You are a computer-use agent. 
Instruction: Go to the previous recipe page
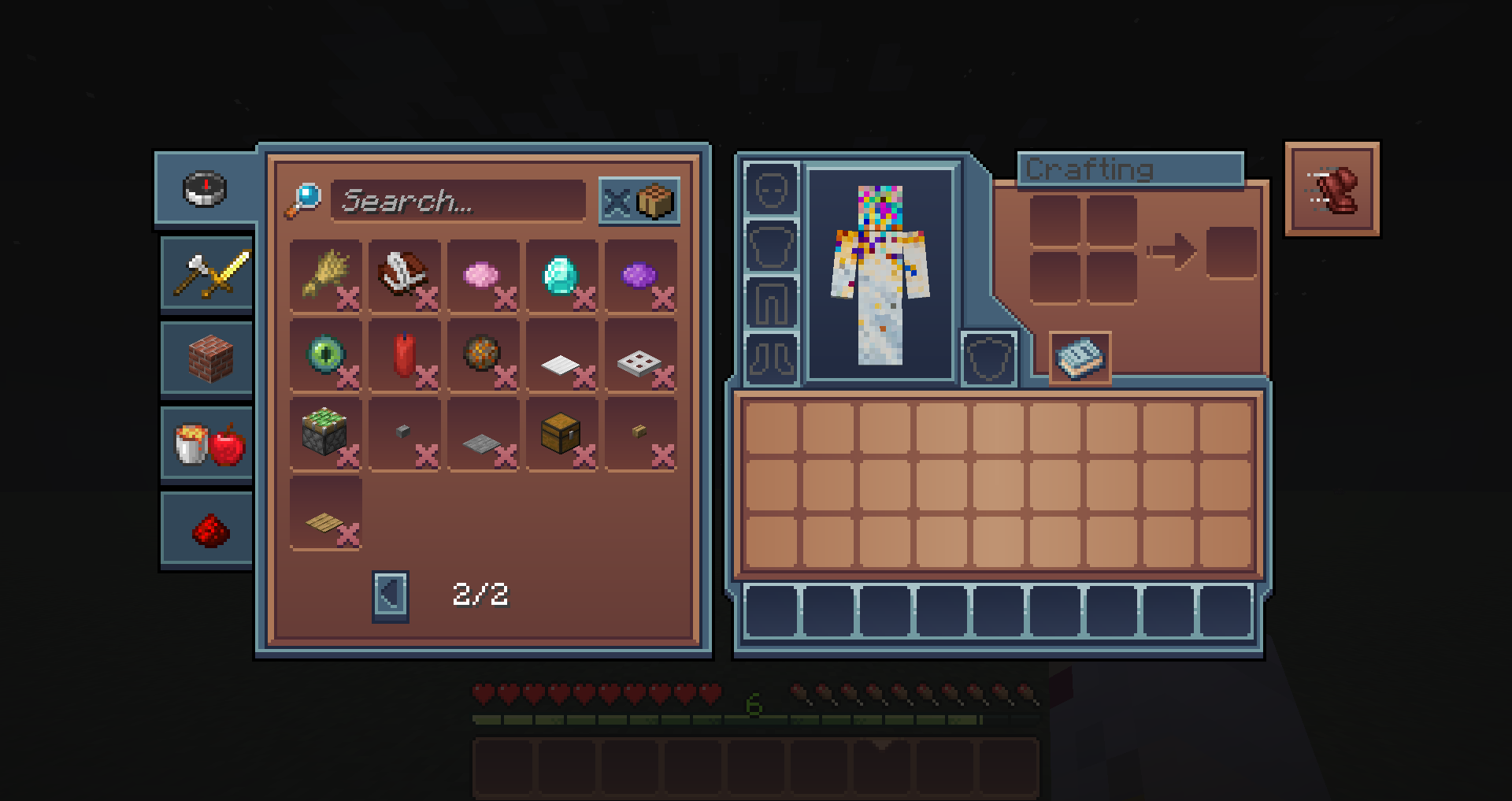coord(390,595)
